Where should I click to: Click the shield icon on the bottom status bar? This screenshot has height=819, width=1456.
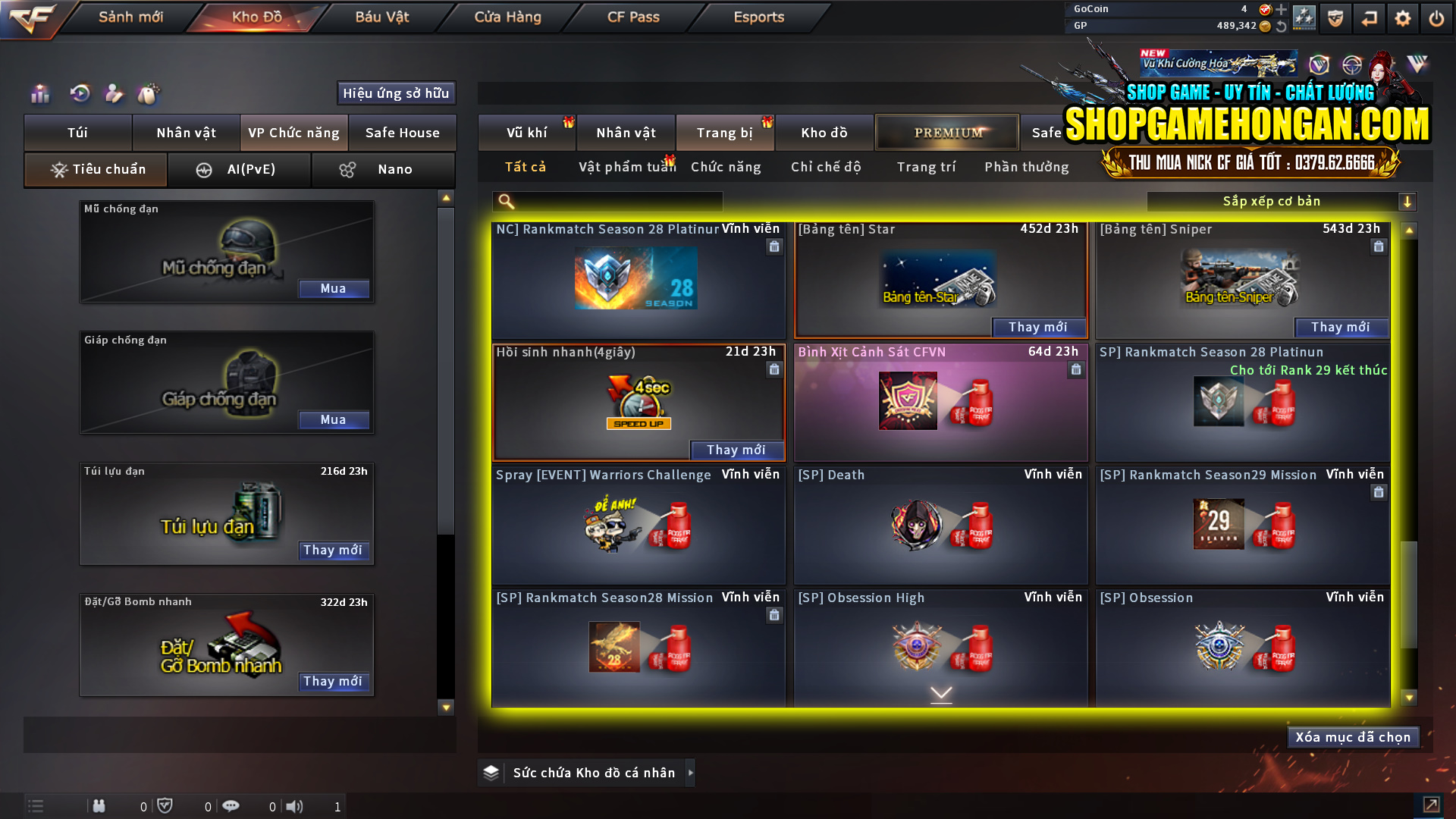[x=166, y=805]
